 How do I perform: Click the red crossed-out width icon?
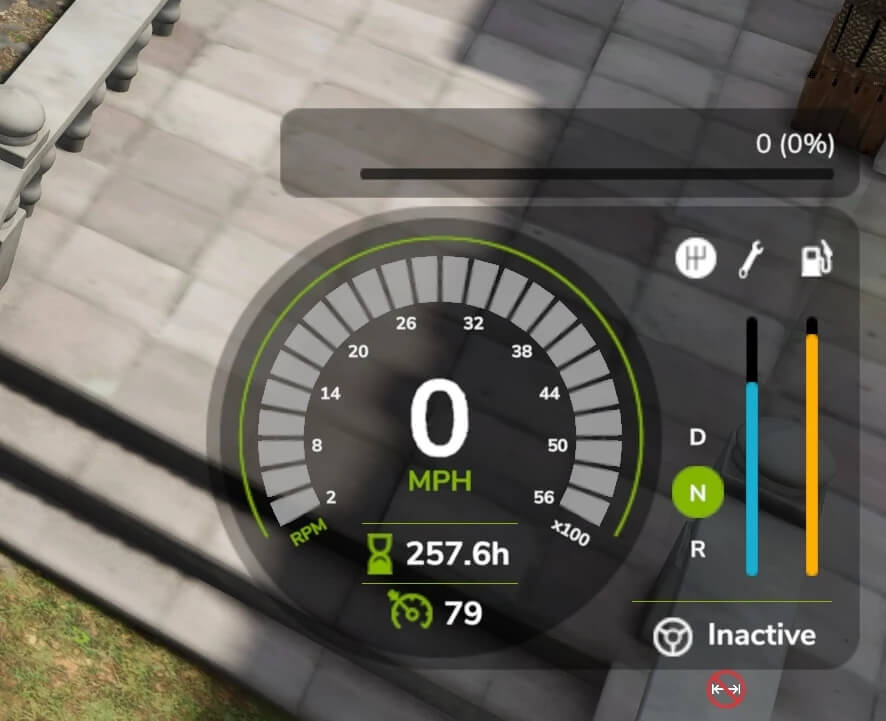point(726,689)
